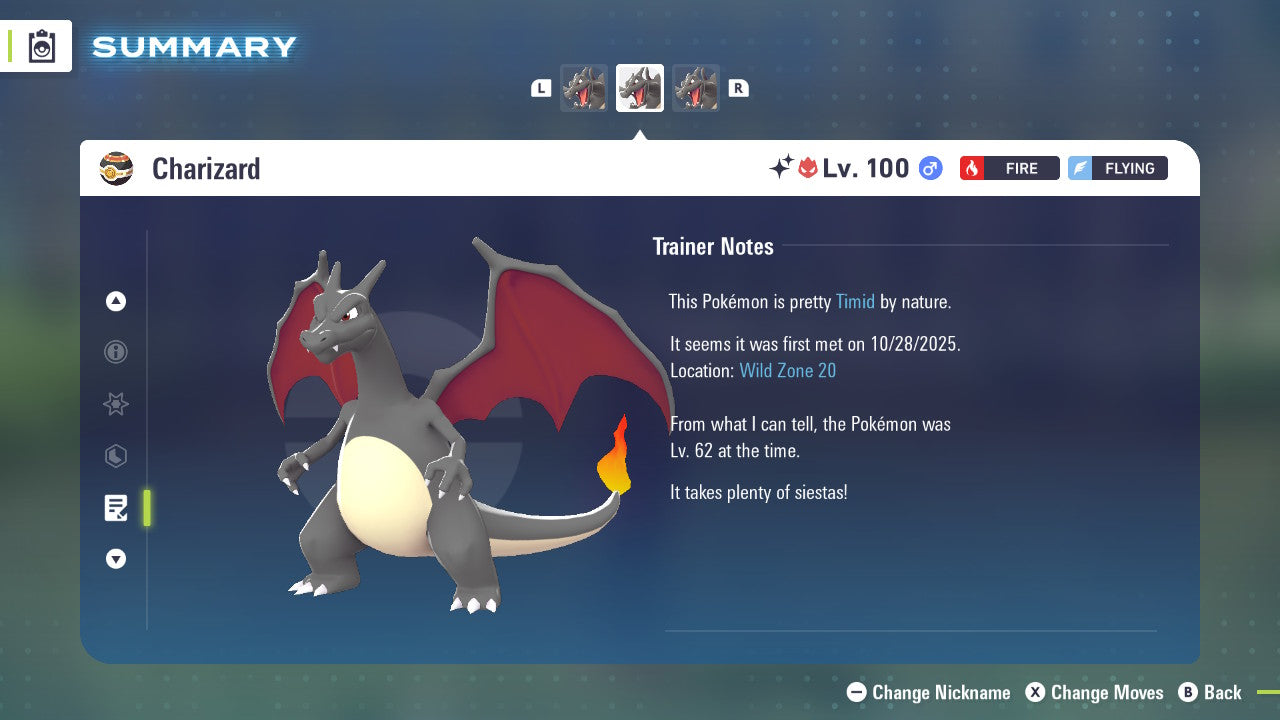The image size is (1280, 720).
Task: Select the FLYING type badge
Action: 1117,168
